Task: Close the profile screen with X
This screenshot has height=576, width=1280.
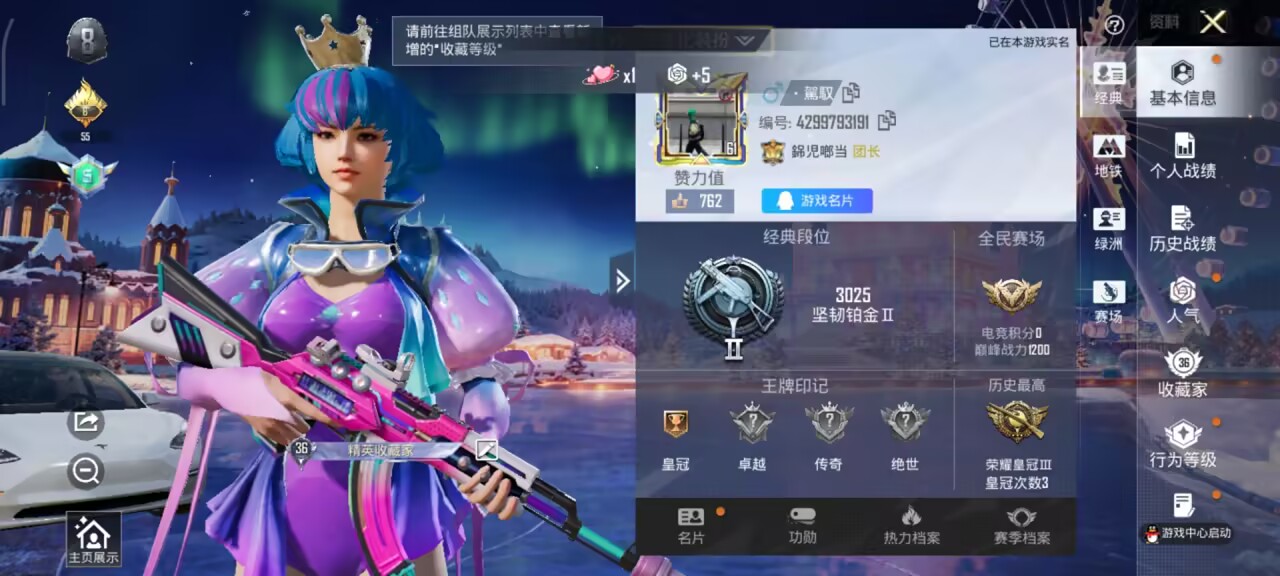Action: [x=1212, y=22]
